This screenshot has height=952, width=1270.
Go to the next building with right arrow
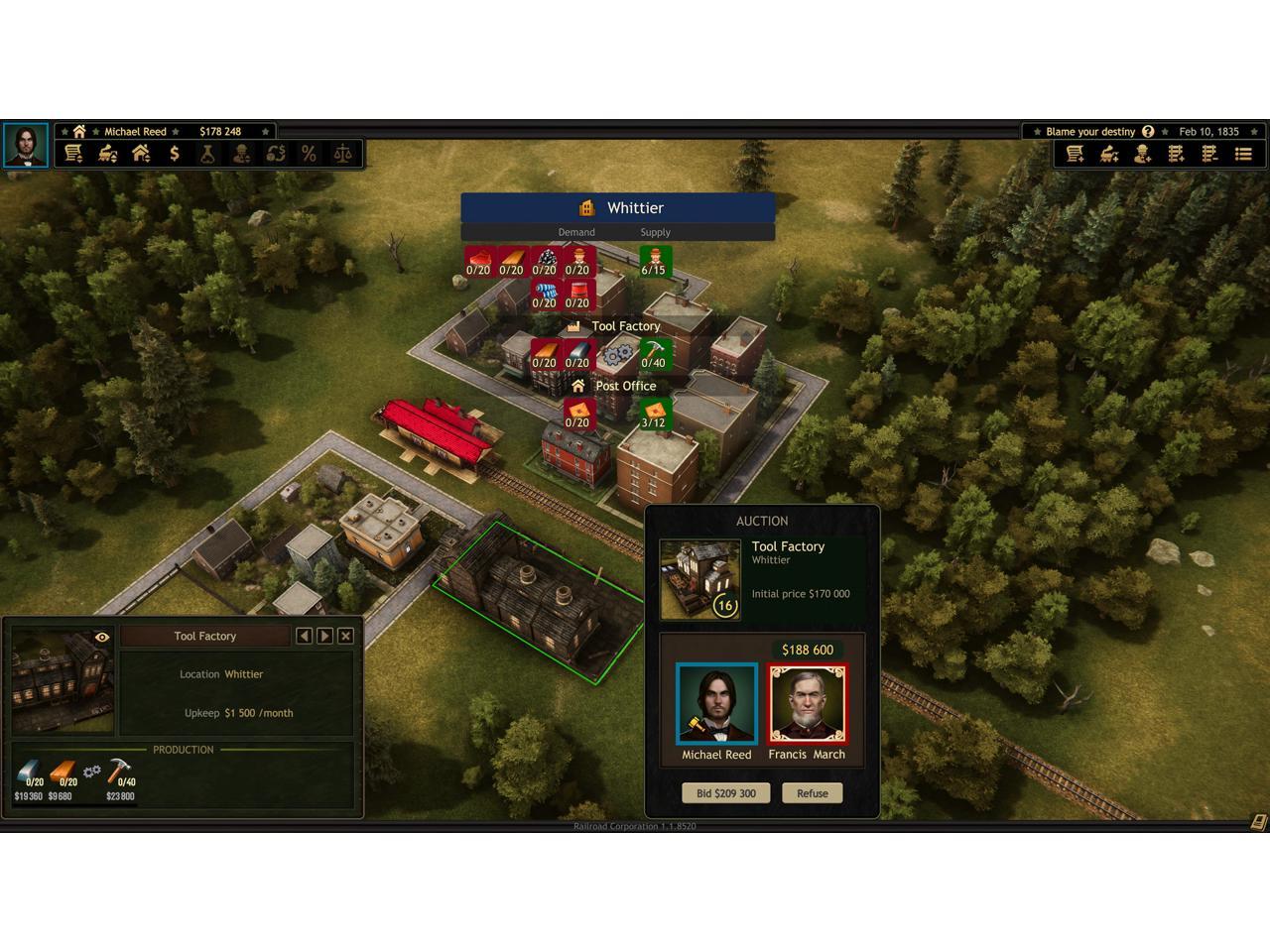(324, 636)
